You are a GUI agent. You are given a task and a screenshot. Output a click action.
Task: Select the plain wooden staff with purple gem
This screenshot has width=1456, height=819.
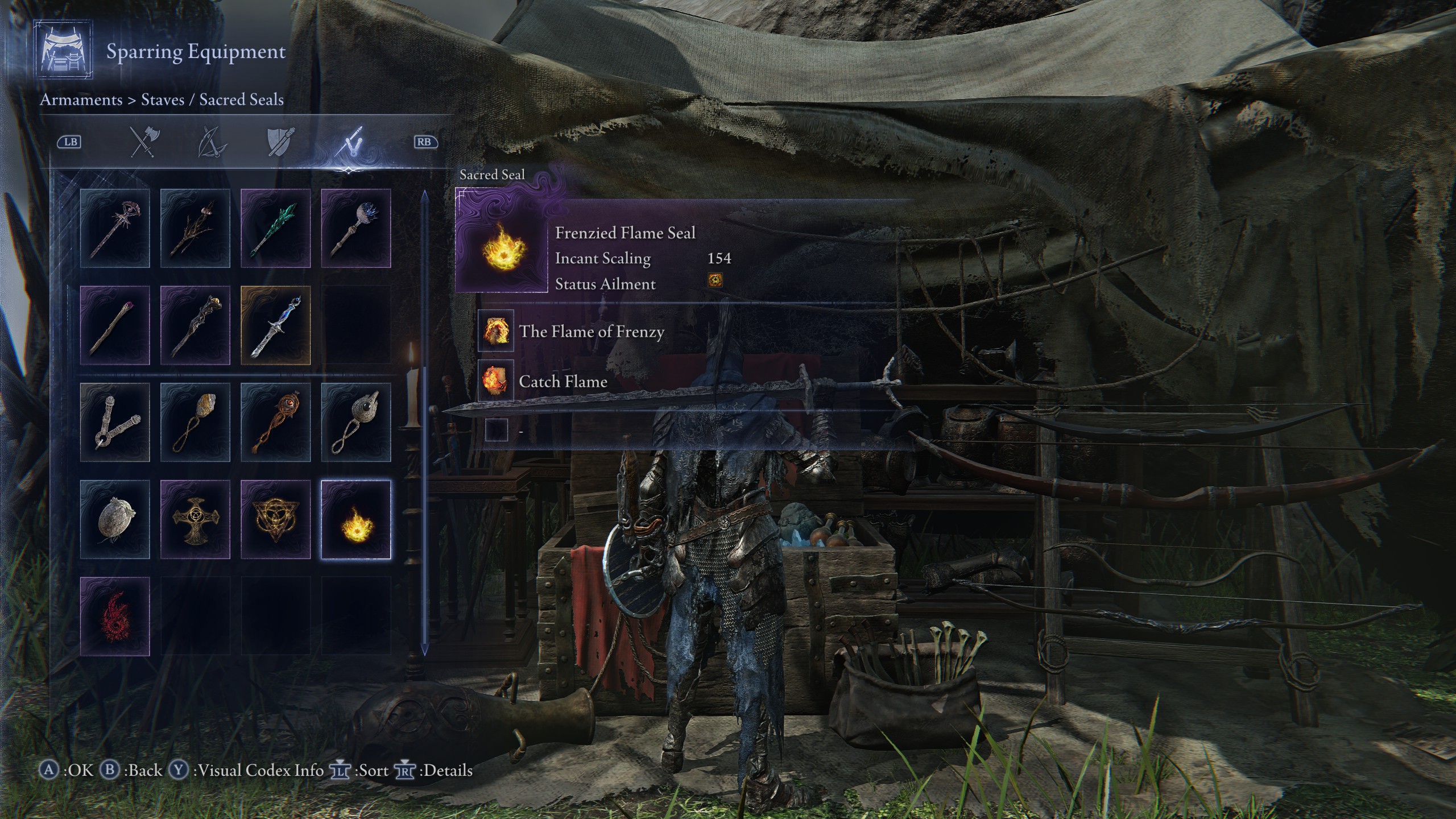pos(115,325)
